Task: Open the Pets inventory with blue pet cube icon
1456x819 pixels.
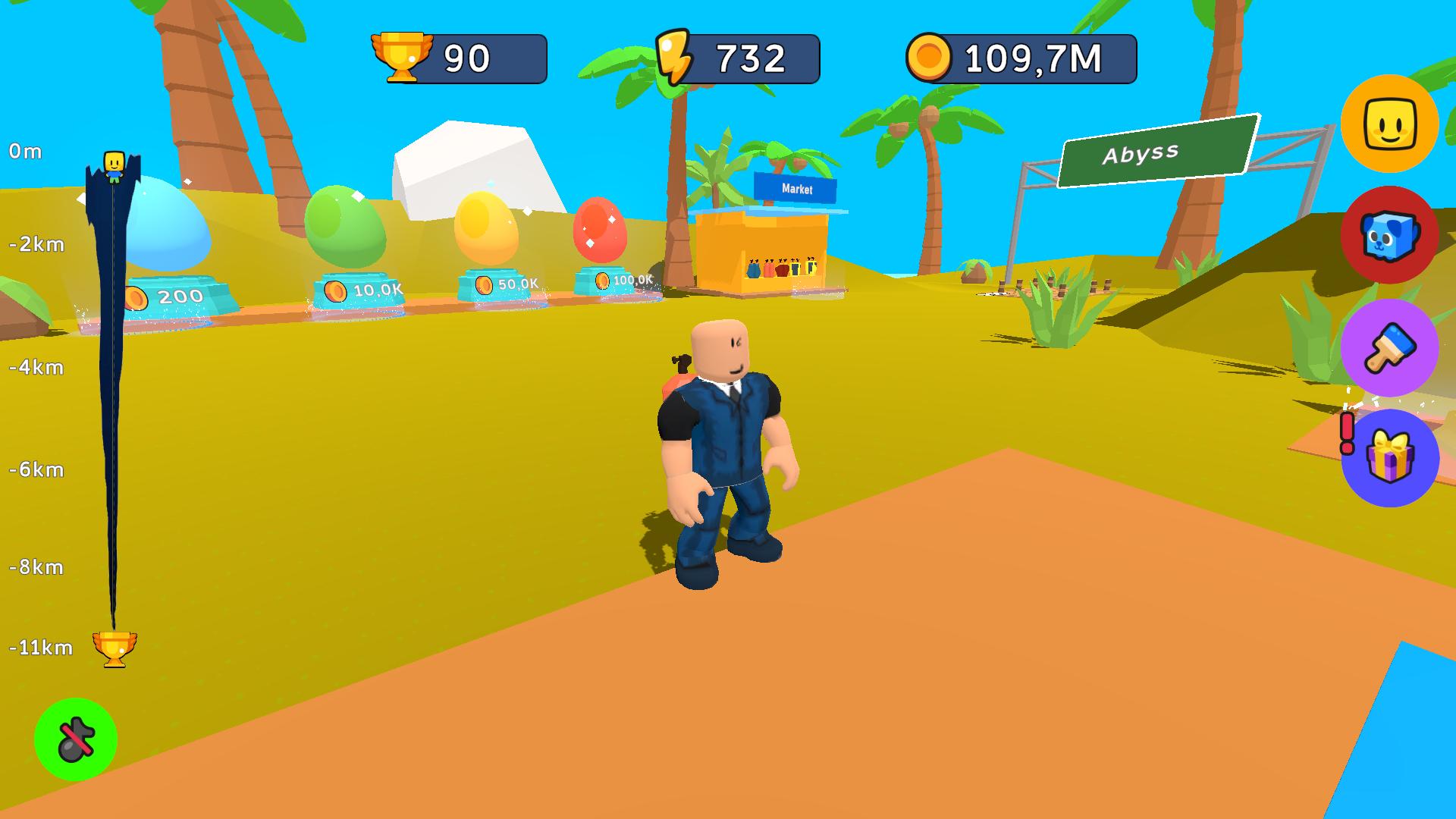Action: click(1389, 237)
